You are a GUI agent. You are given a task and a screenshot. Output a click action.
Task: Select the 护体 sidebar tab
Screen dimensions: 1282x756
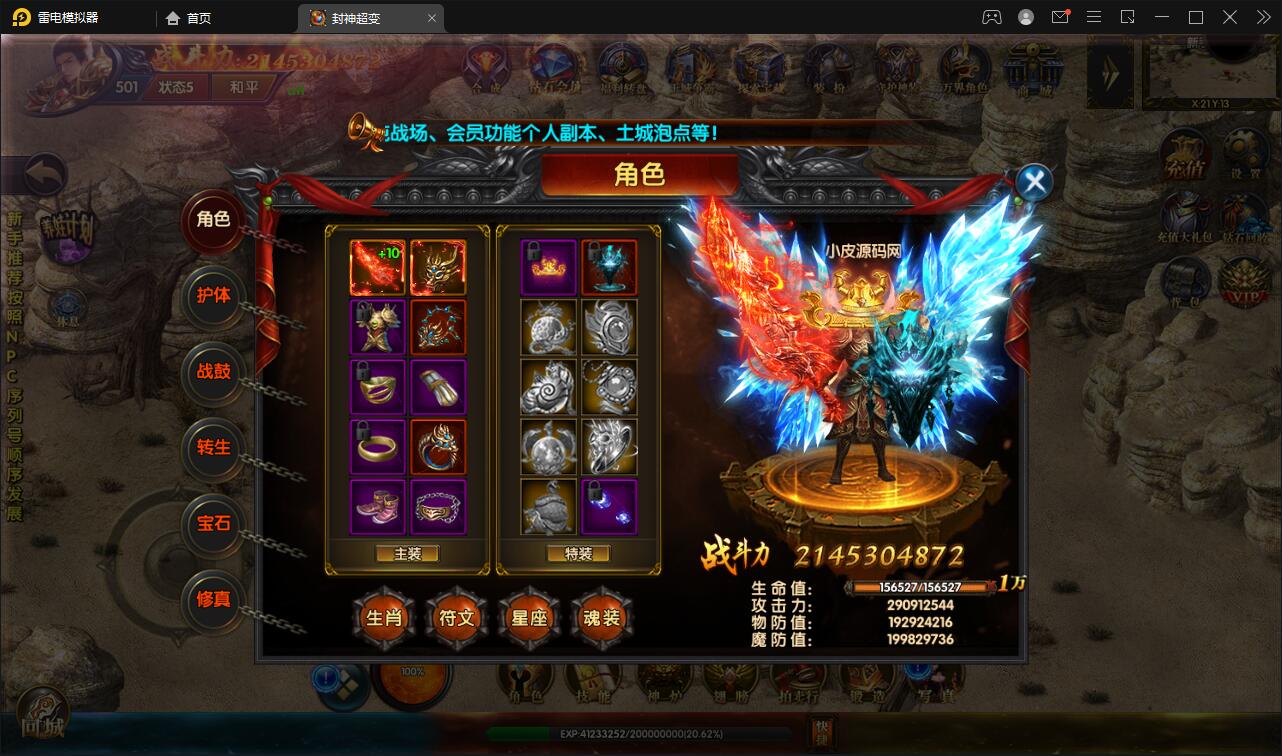[x=213, y=299]
